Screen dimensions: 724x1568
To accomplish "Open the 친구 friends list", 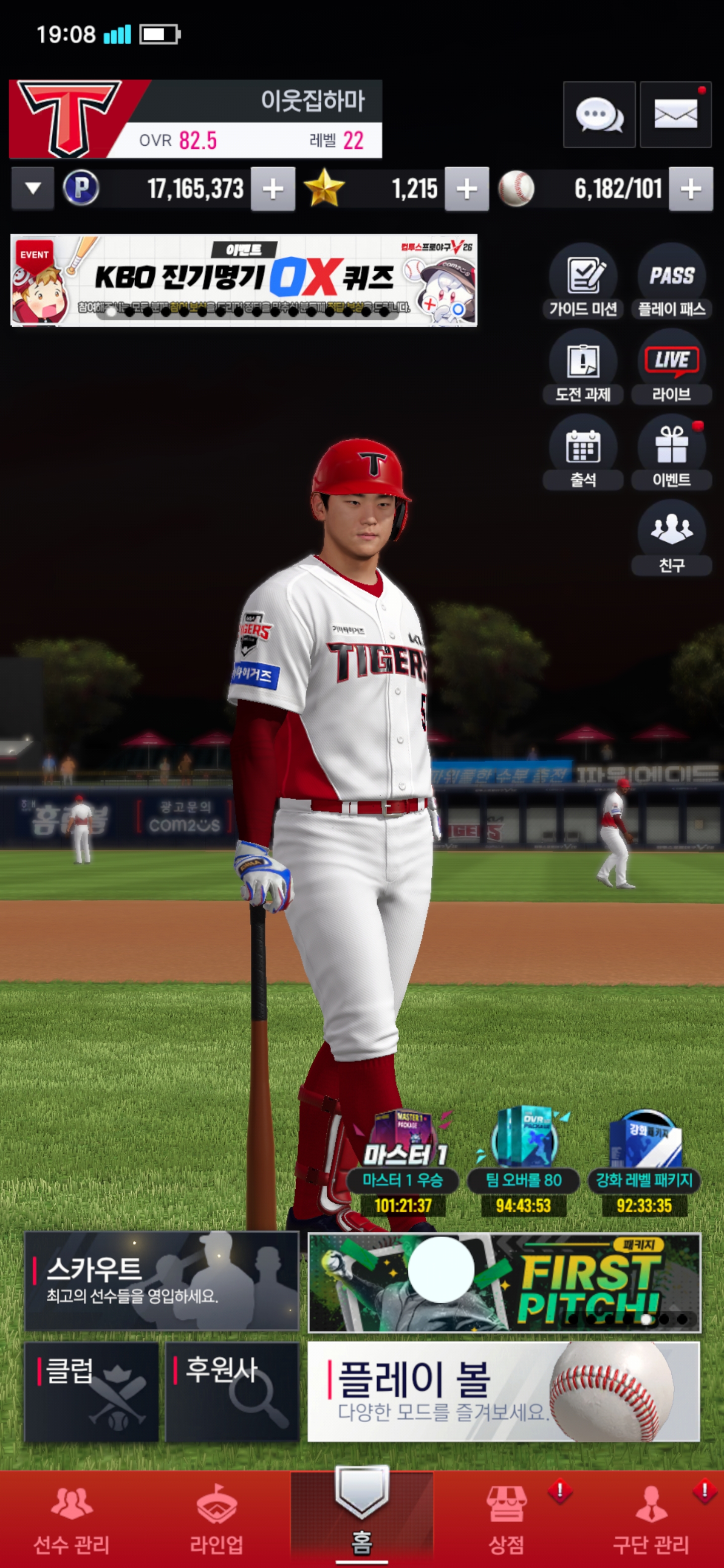I will click(672, 538).
